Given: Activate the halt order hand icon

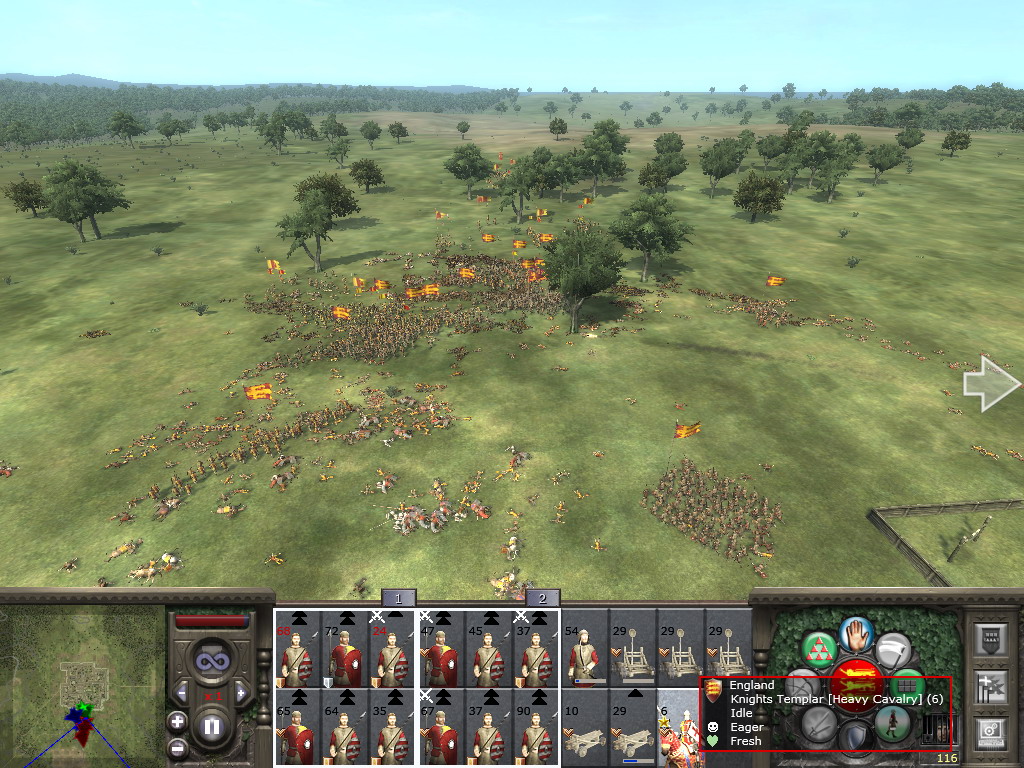Looking at the screenshot, I should point(856,632).
